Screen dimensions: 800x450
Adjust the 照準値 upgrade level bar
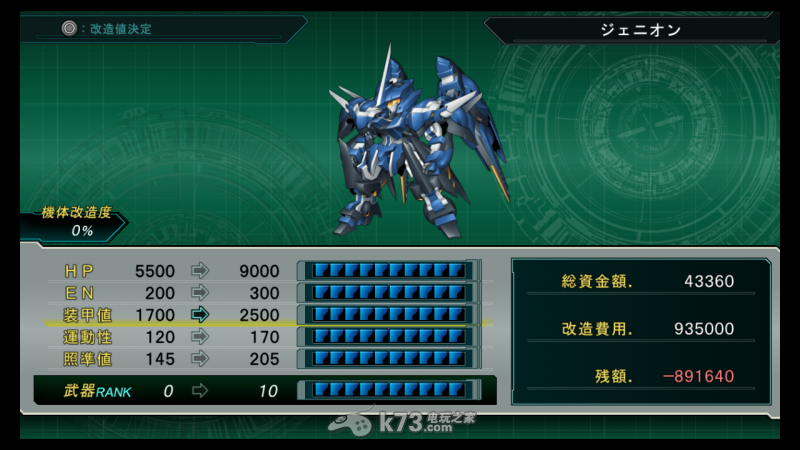[388, 359]
